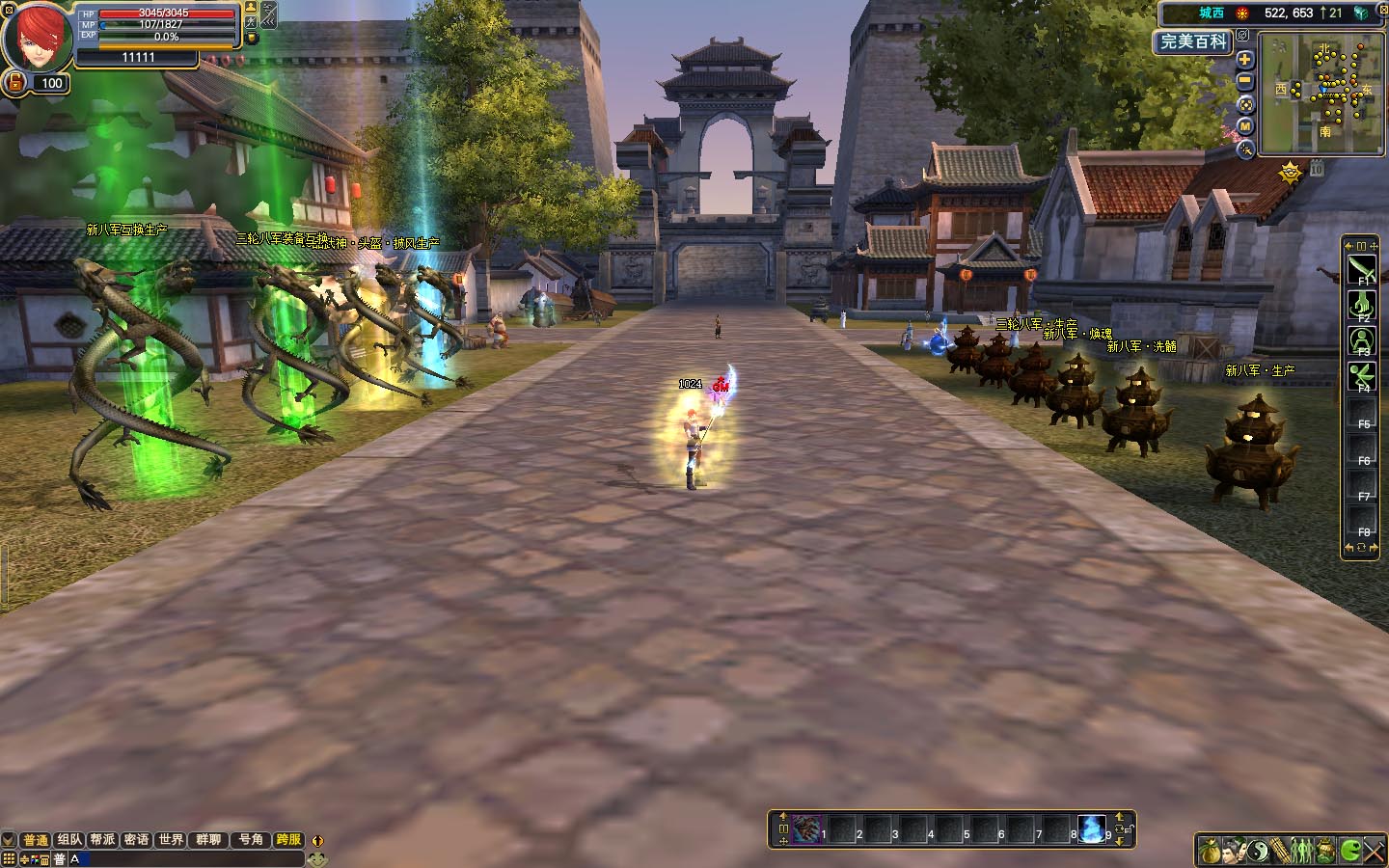Click the red-haired character portrait
The width and height of the screenshot is (1389, 868).
[37, 39]
